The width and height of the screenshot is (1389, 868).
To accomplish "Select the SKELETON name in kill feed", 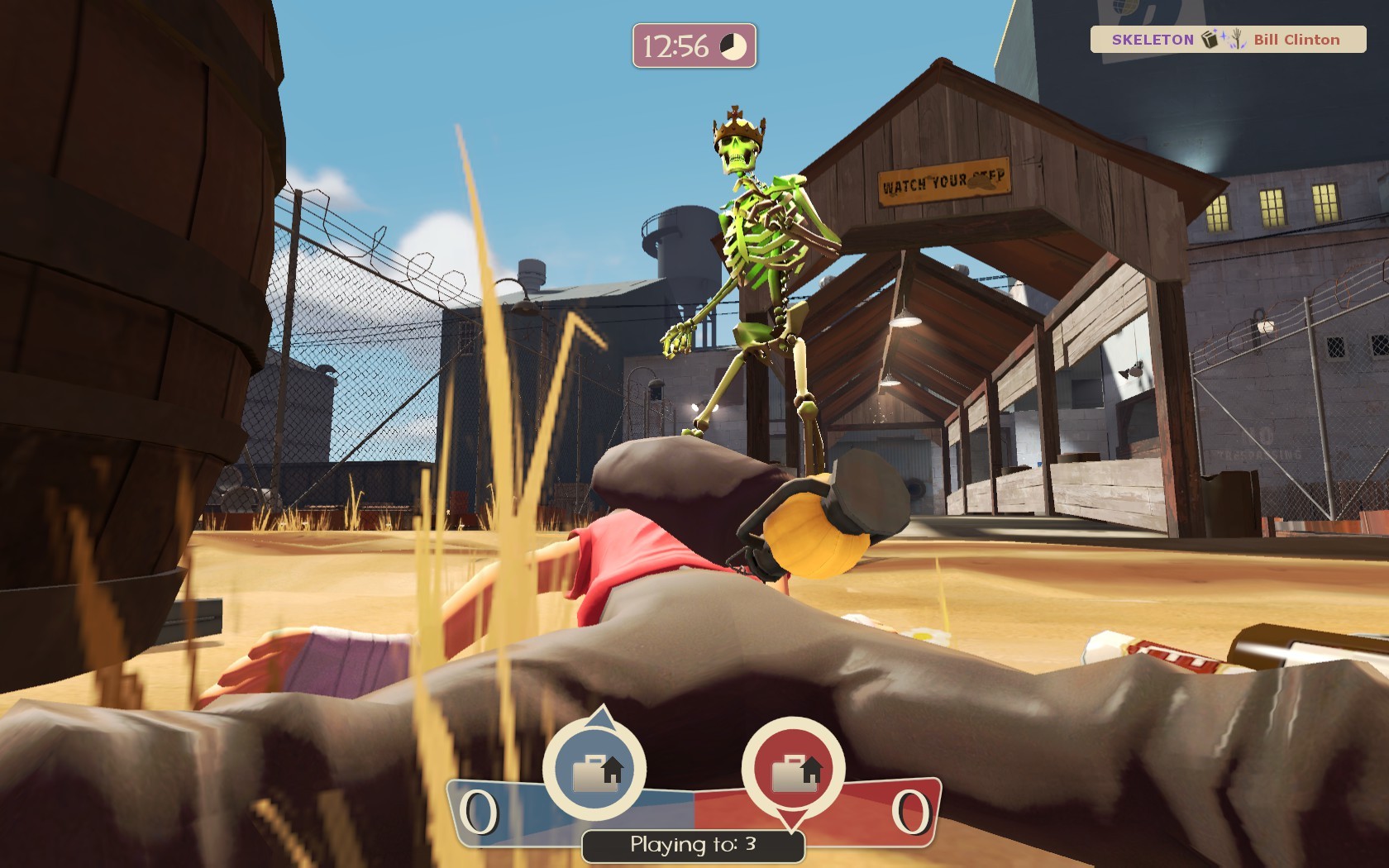I will click(x=1153, y=38).
